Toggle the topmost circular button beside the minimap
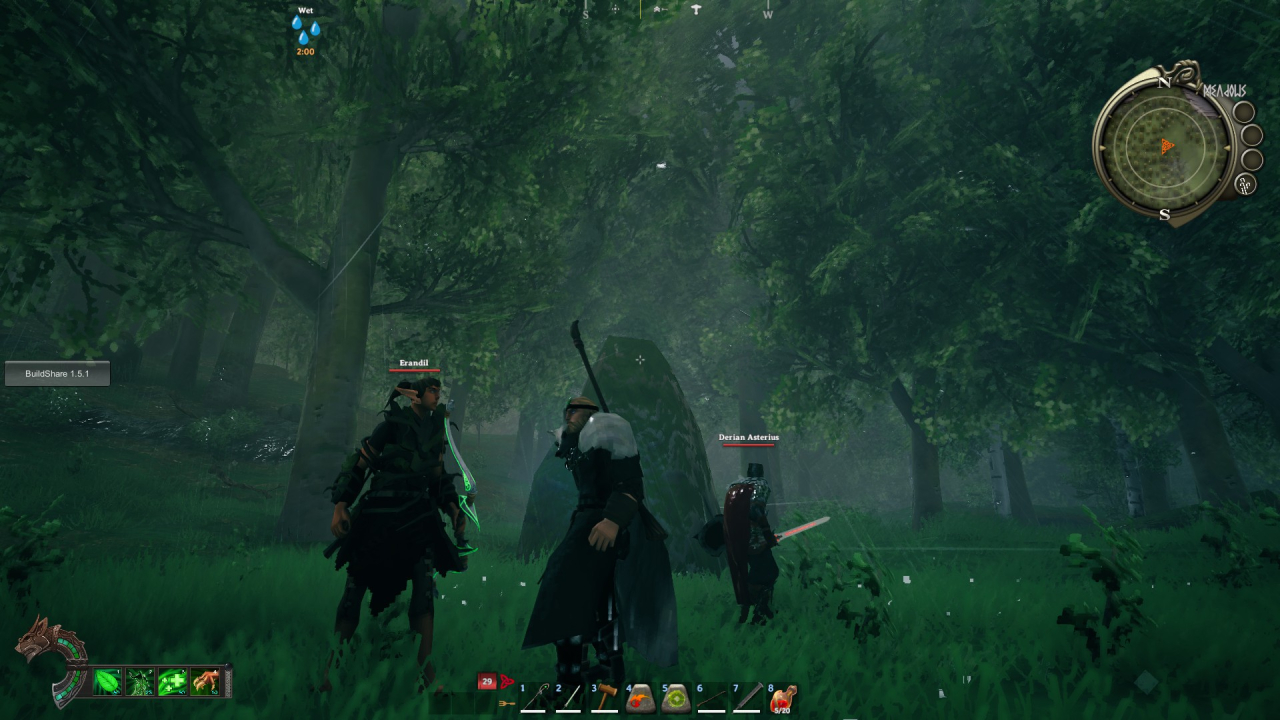The height and width of the screenshot is (720, 1280). point(1244,111)
